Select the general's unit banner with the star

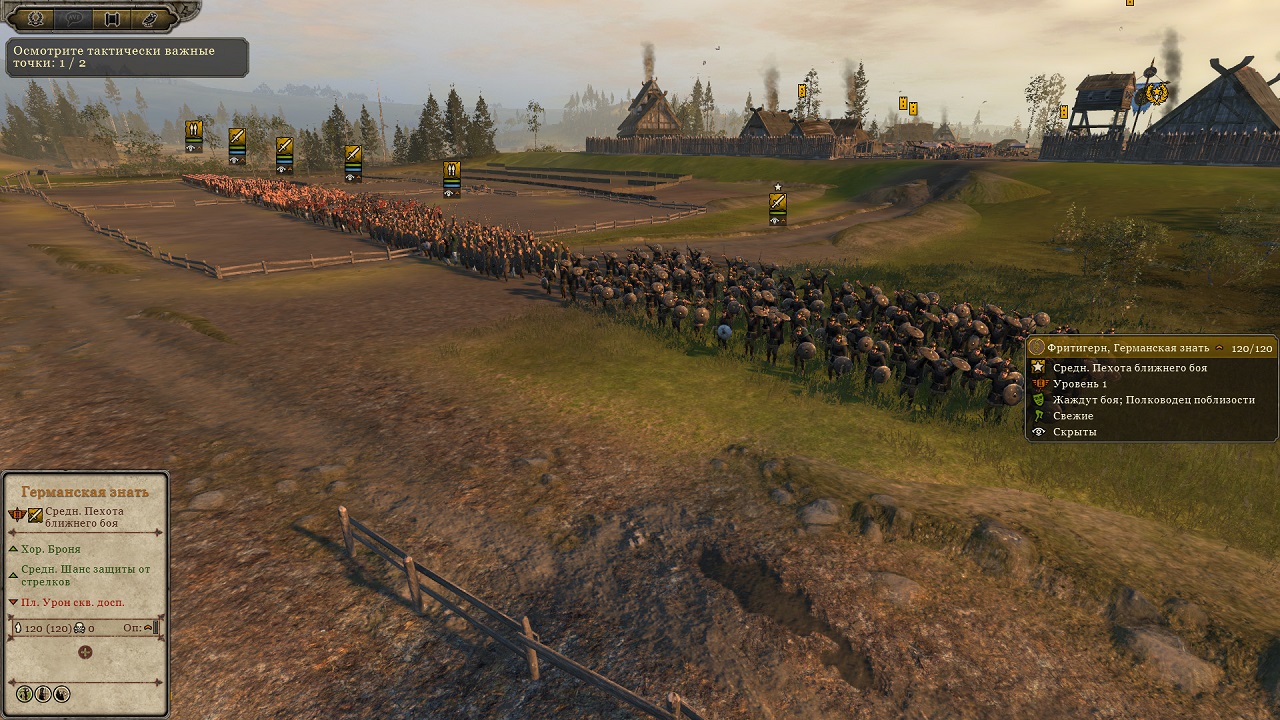coord(777,205)
